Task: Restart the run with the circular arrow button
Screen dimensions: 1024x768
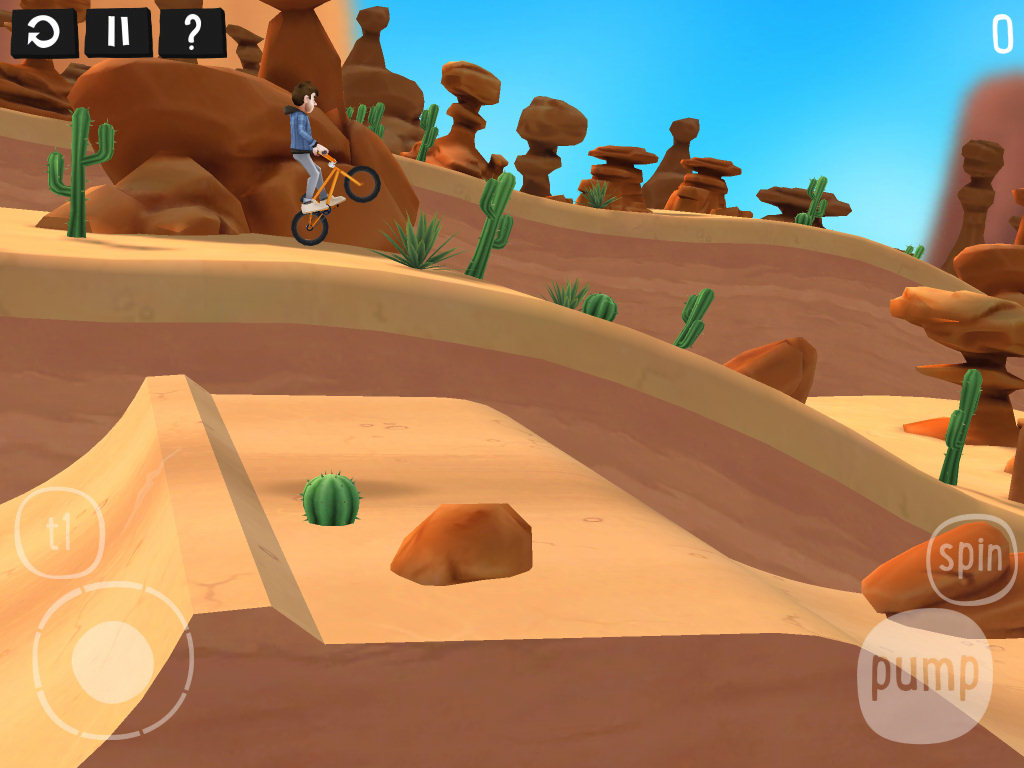Action: point(44,33)
